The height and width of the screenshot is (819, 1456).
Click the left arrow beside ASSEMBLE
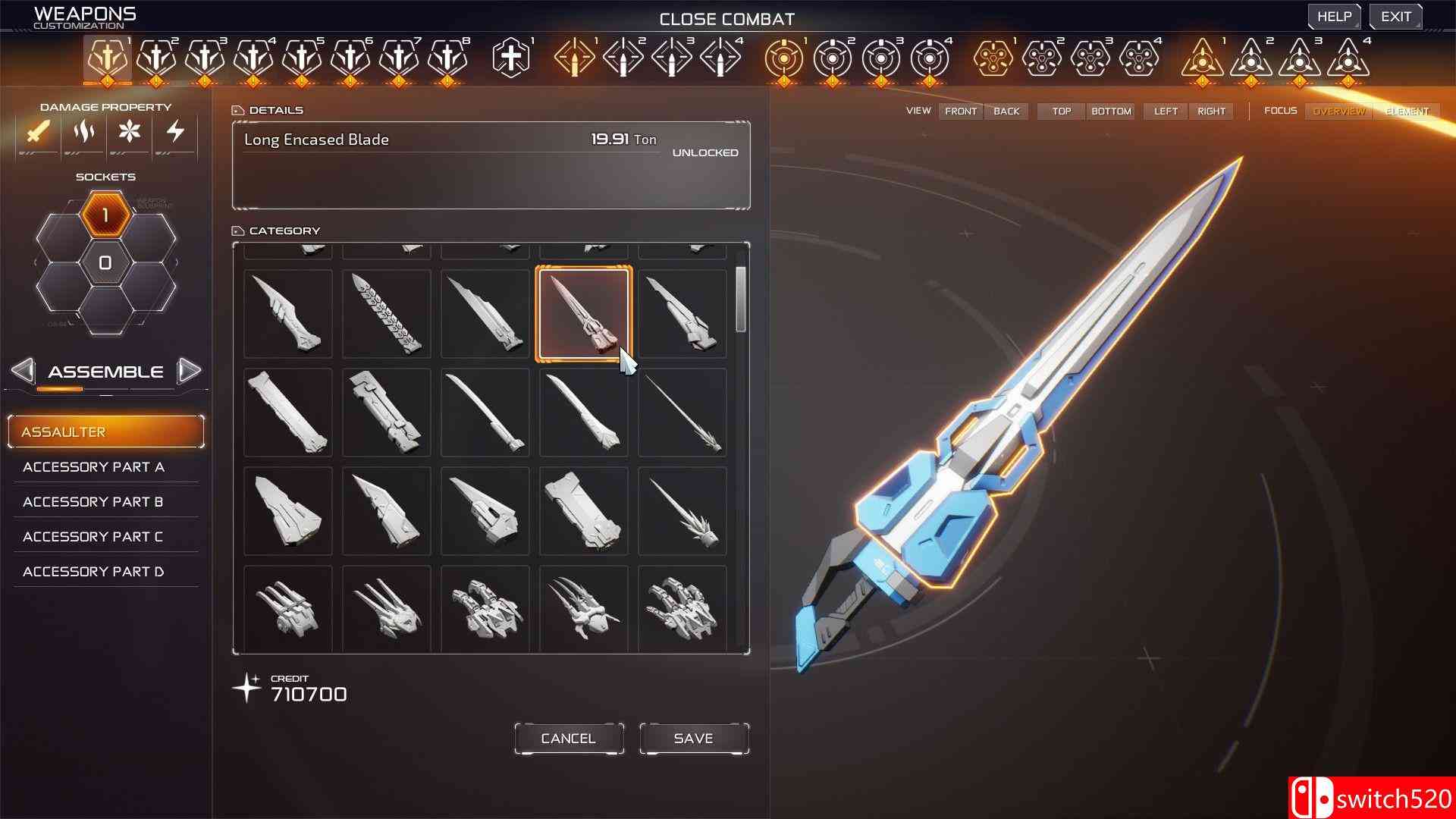(25, 371)
